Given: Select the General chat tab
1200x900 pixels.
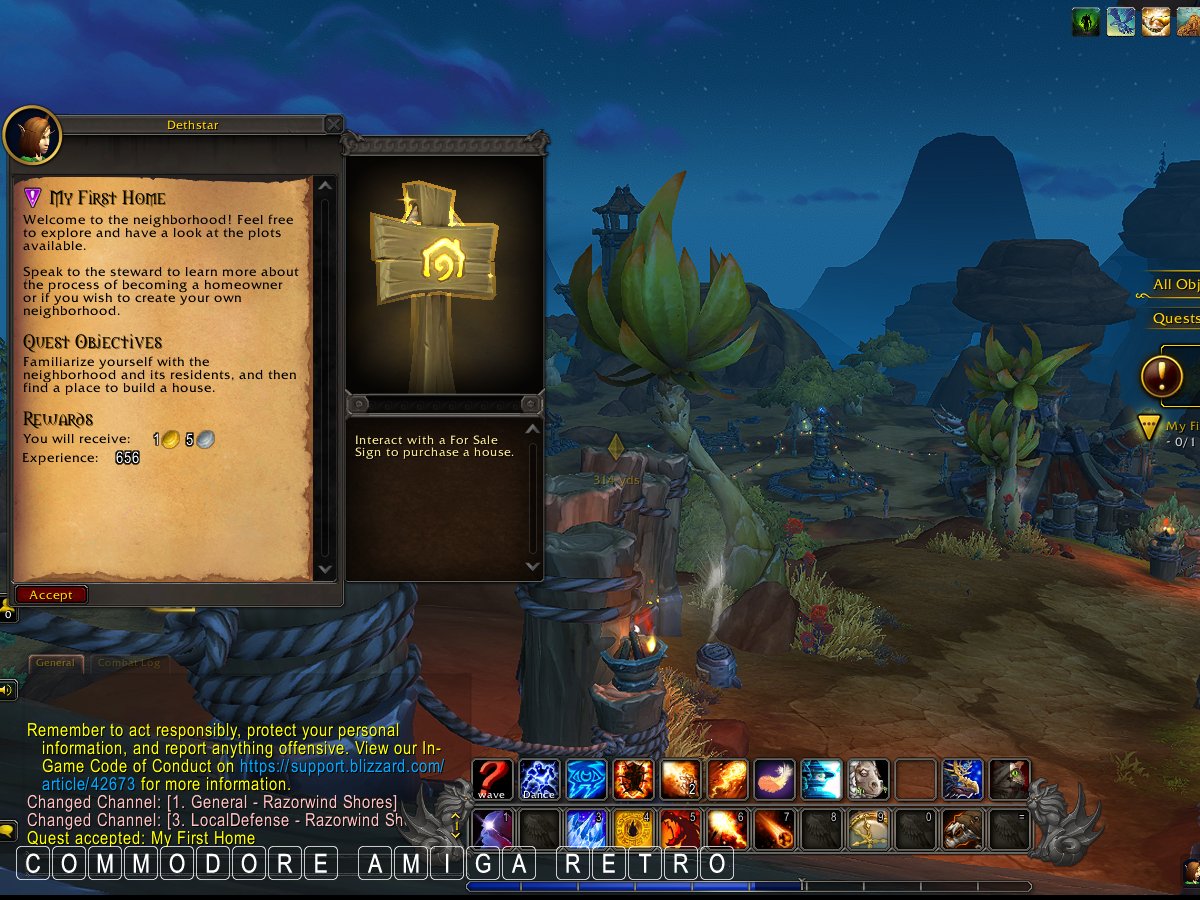Looking at the screenshot, I should [56, 662].
